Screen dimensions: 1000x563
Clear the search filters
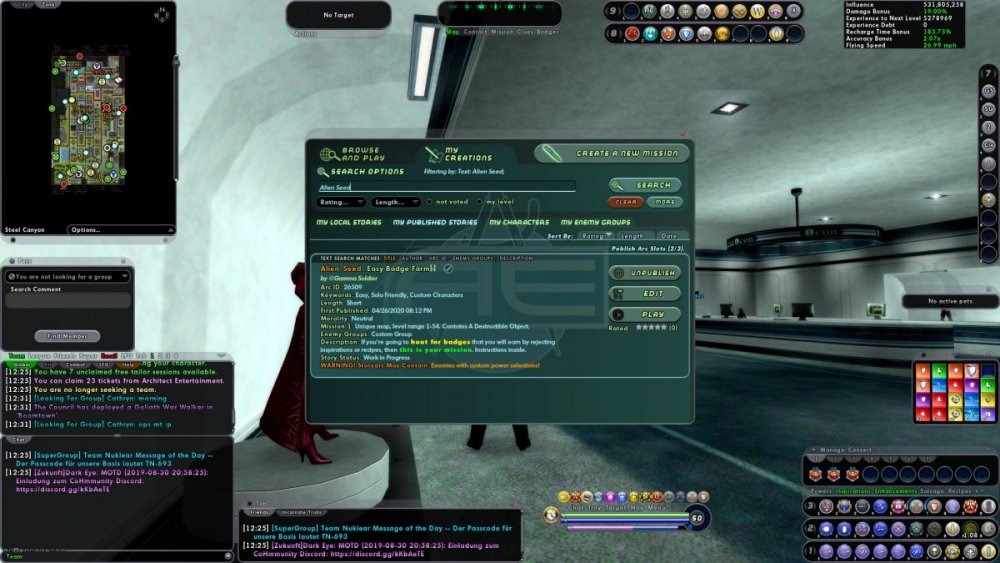[628, 202]
